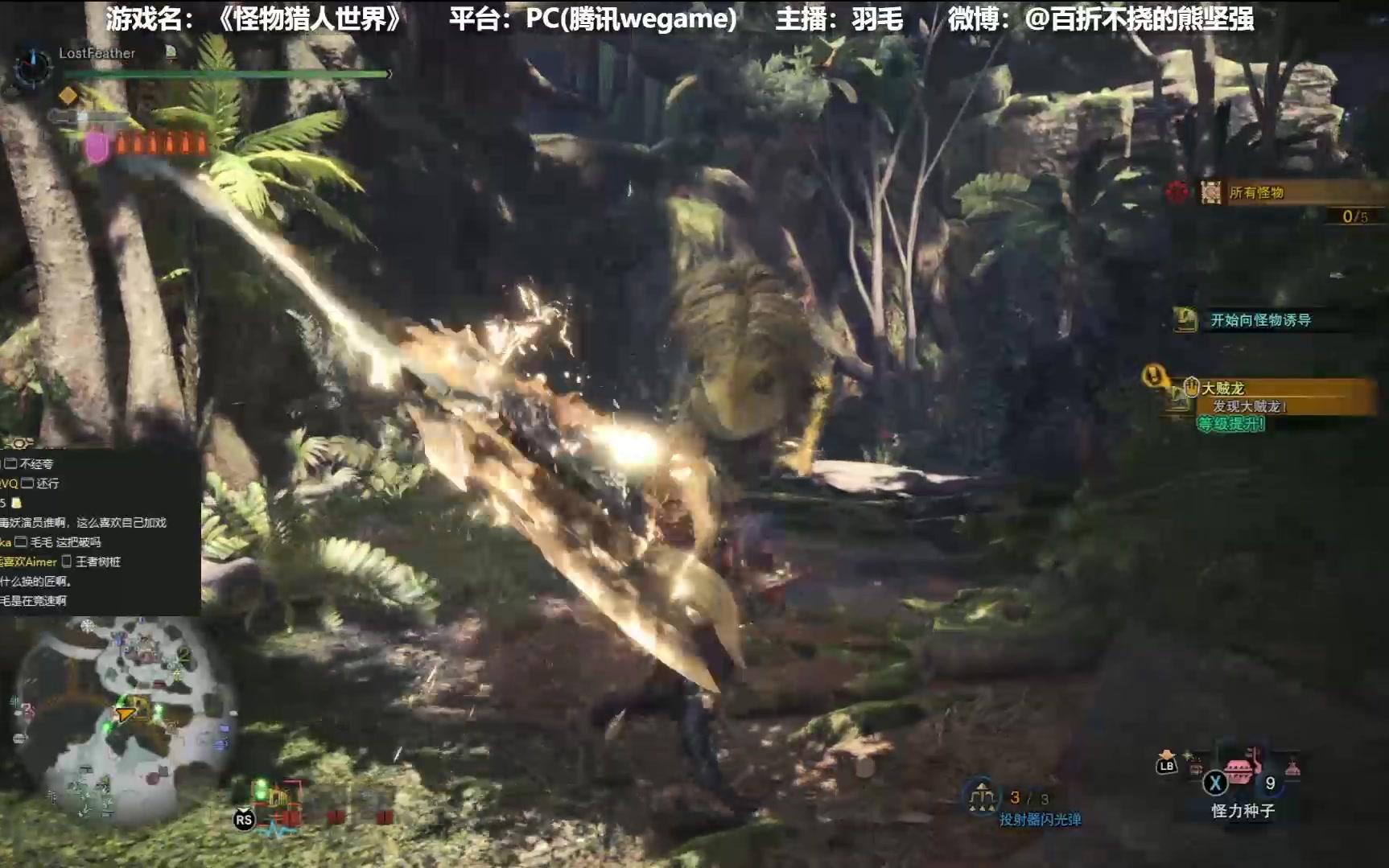The height and width of the screenshot is (868, 1389).
Task: Click the scoutfly icon next to 开始向怪物诱导
Action: tap(1185, 319)
